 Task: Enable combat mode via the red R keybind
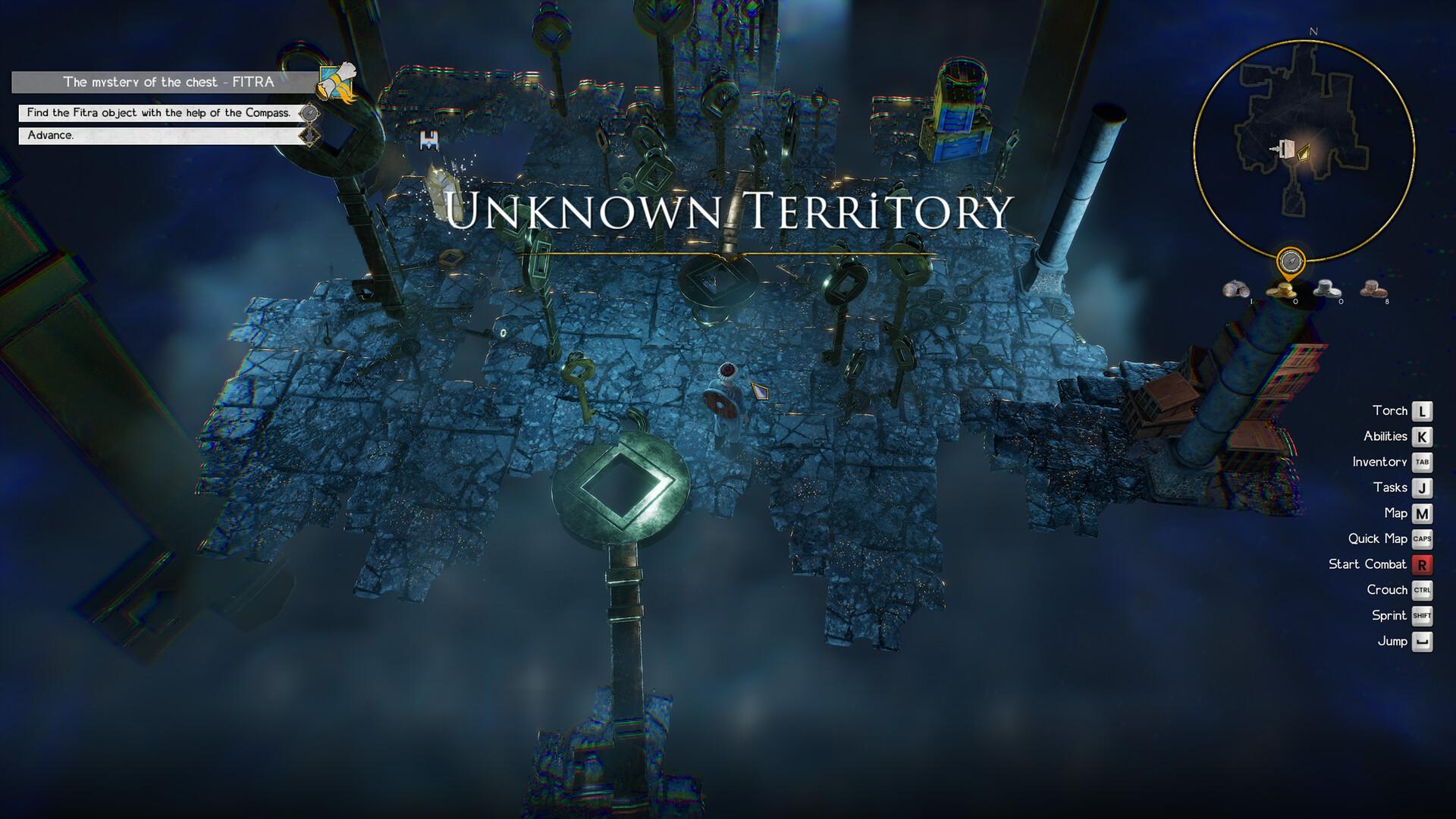[1423, 564]
